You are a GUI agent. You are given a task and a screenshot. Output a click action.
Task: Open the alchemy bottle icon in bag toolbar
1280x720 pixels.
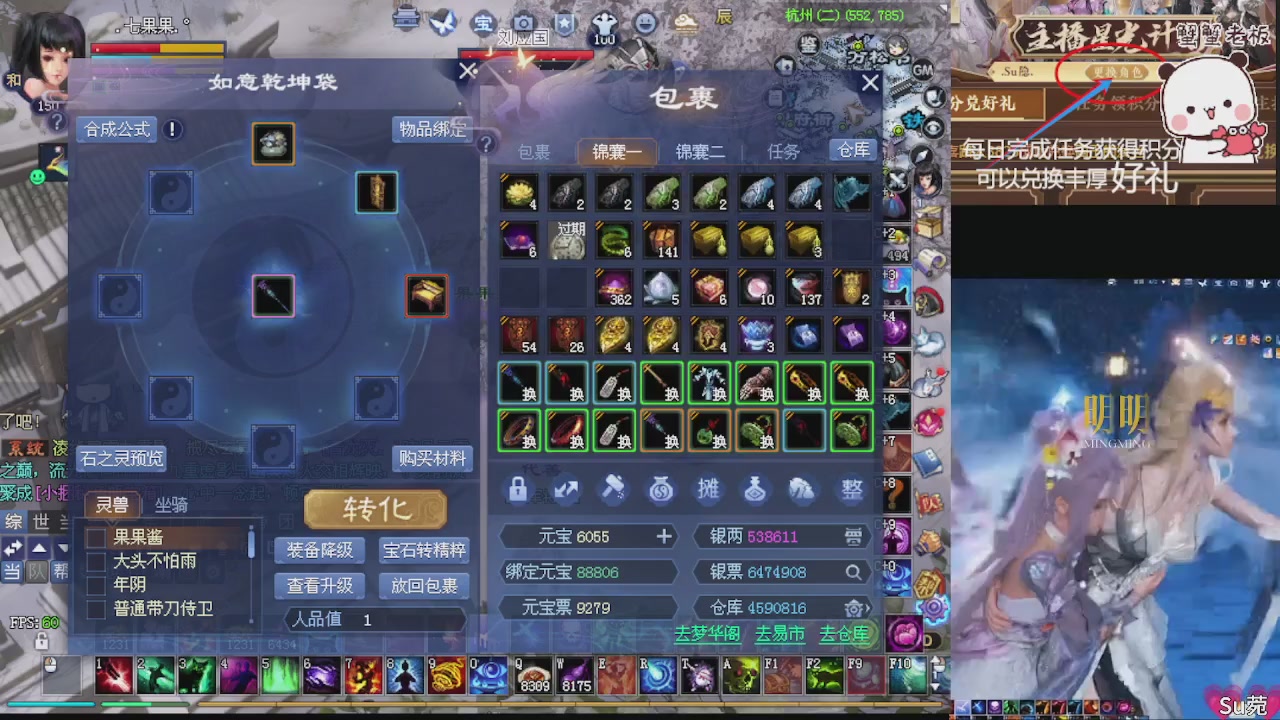(x=756, y=489)
